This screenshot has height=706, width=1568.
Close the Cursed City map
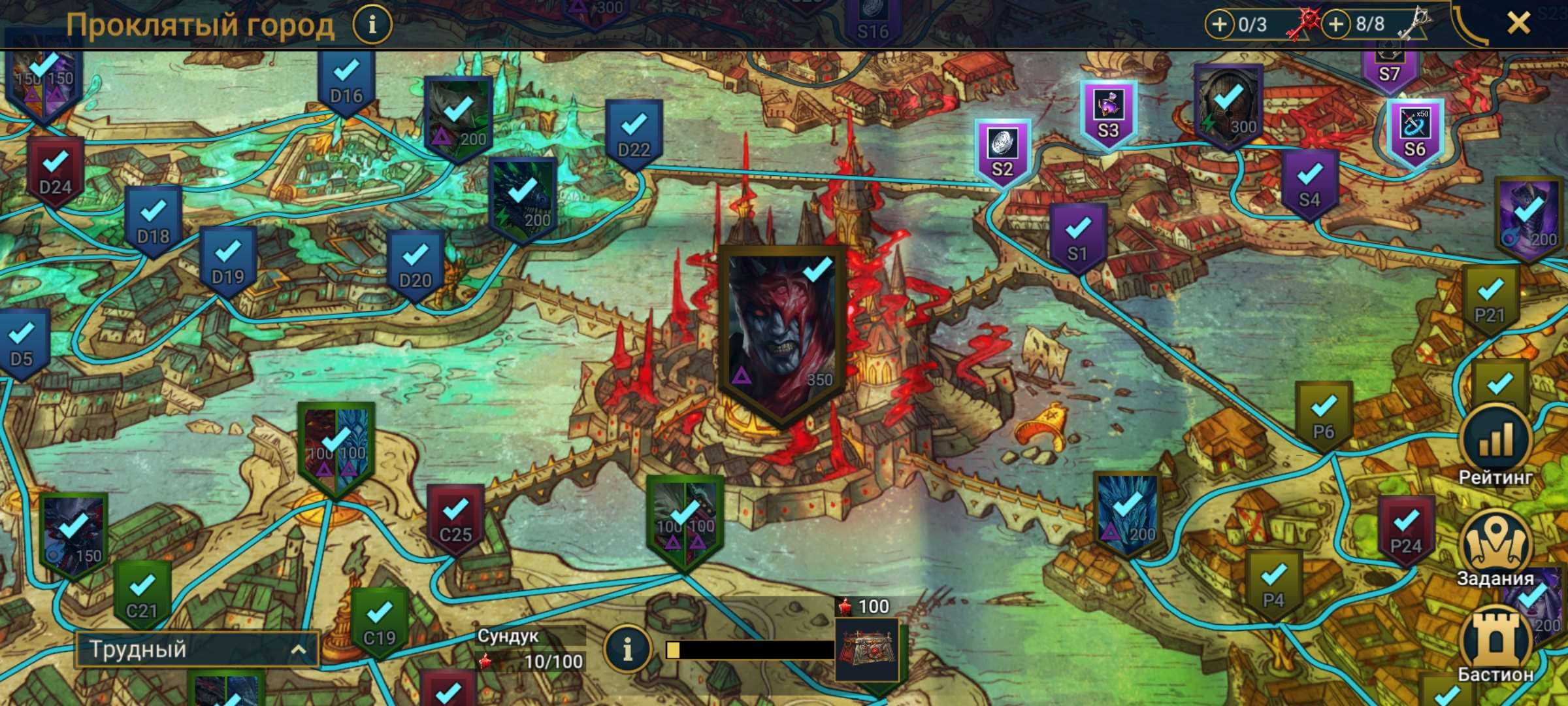(x=1518, y=24)
